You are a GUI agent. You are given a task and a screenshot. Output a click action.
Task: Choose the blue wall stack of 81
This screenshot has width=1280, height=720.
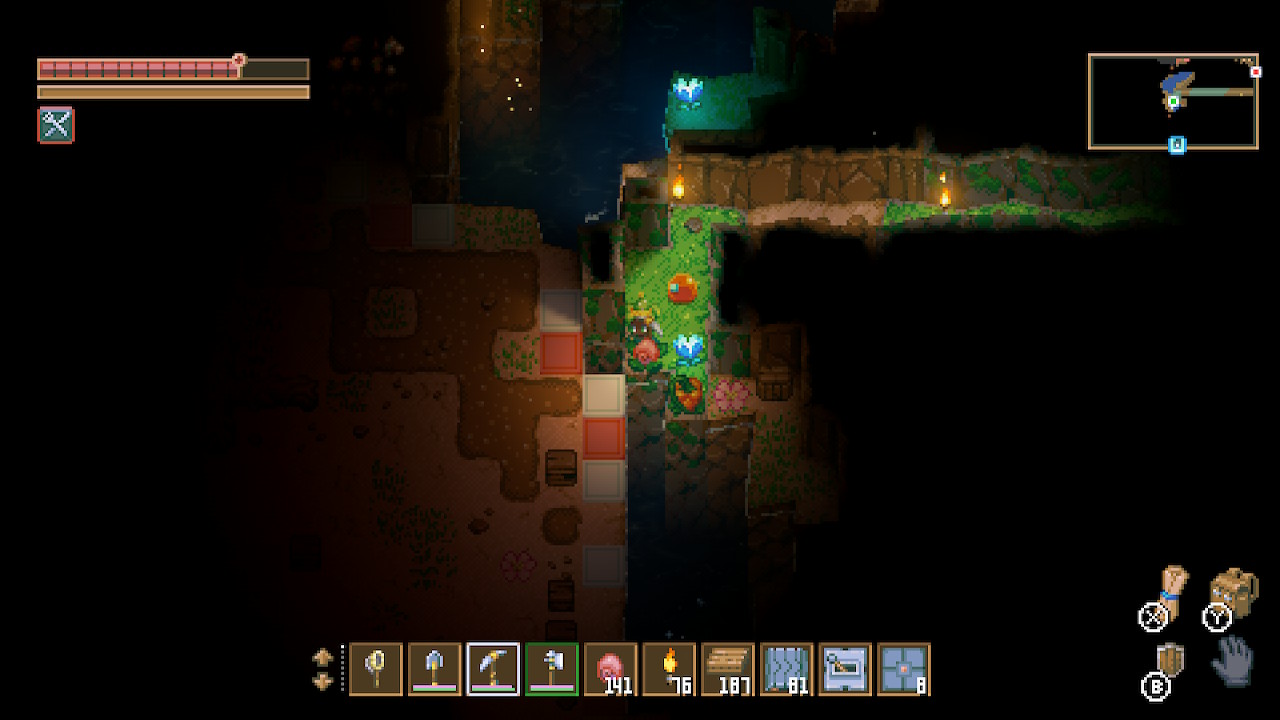787,668
